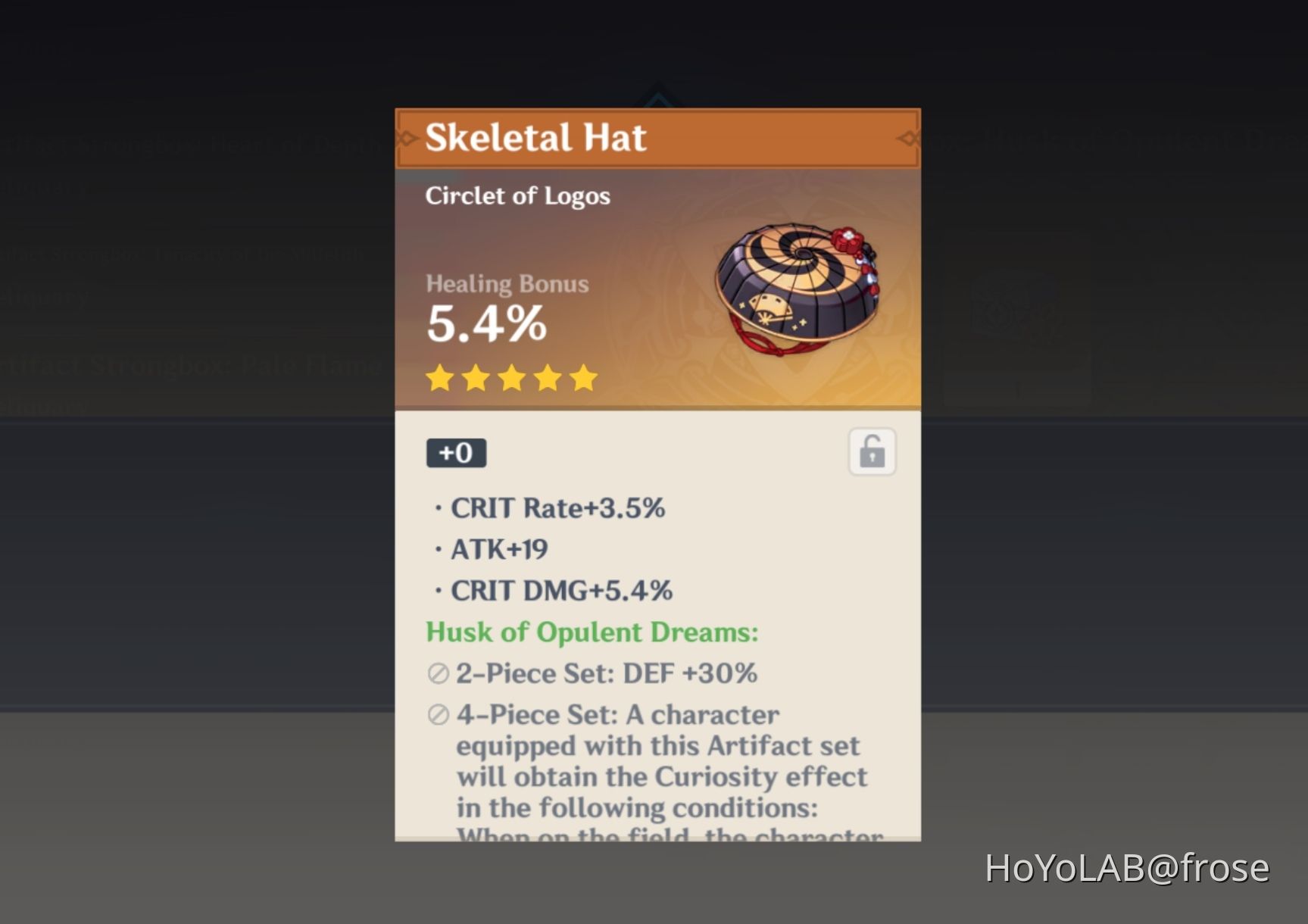Select the fifth rarity star
This screenshot has height=924, width=1308.
(582, 379)
